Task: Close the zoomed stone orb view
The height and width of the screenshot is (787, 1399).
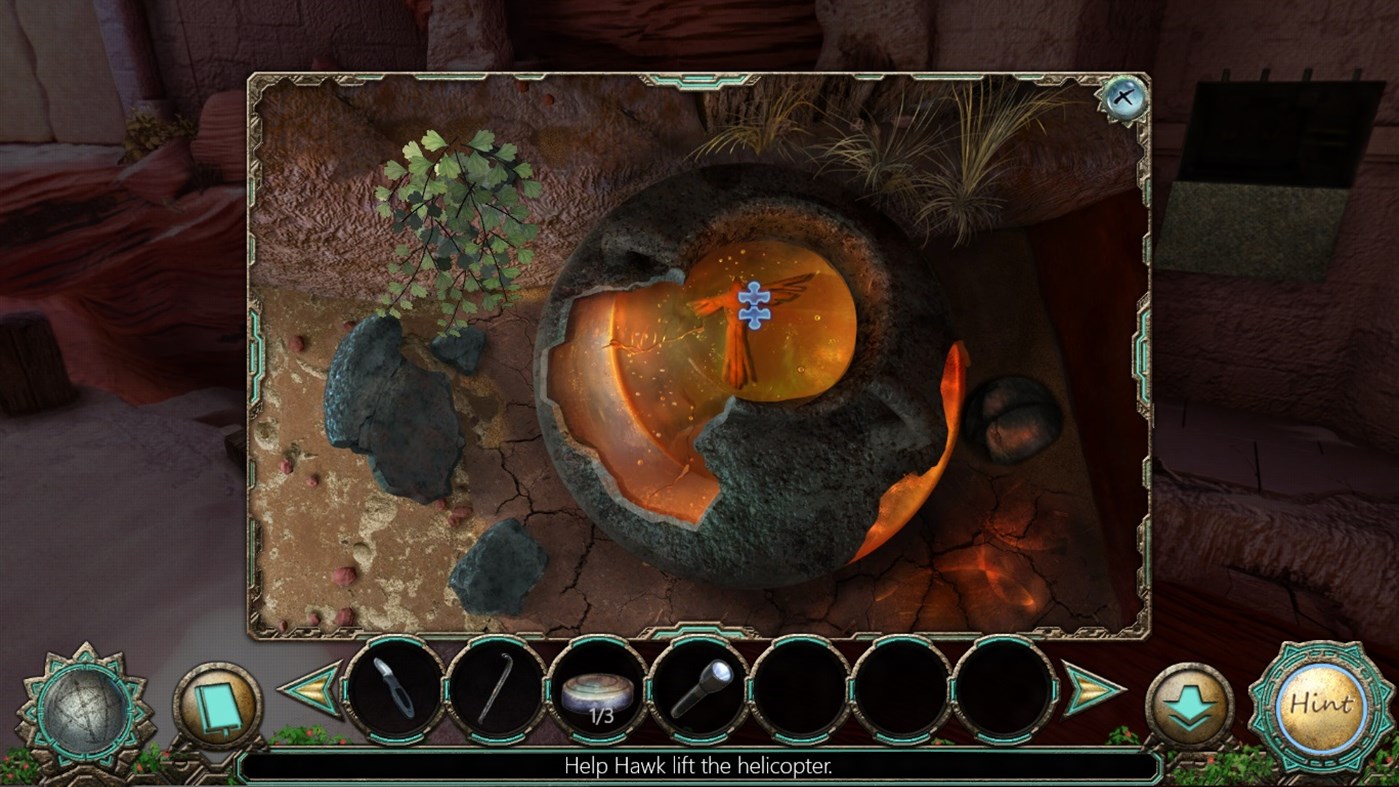Action: pos(1124,97)
